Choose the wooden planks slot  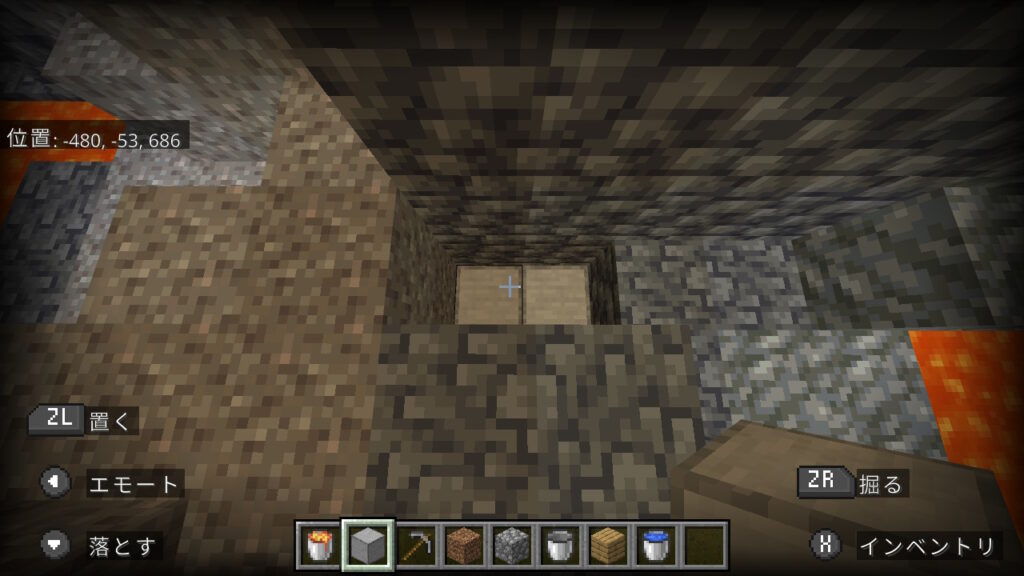pos(607,545)
